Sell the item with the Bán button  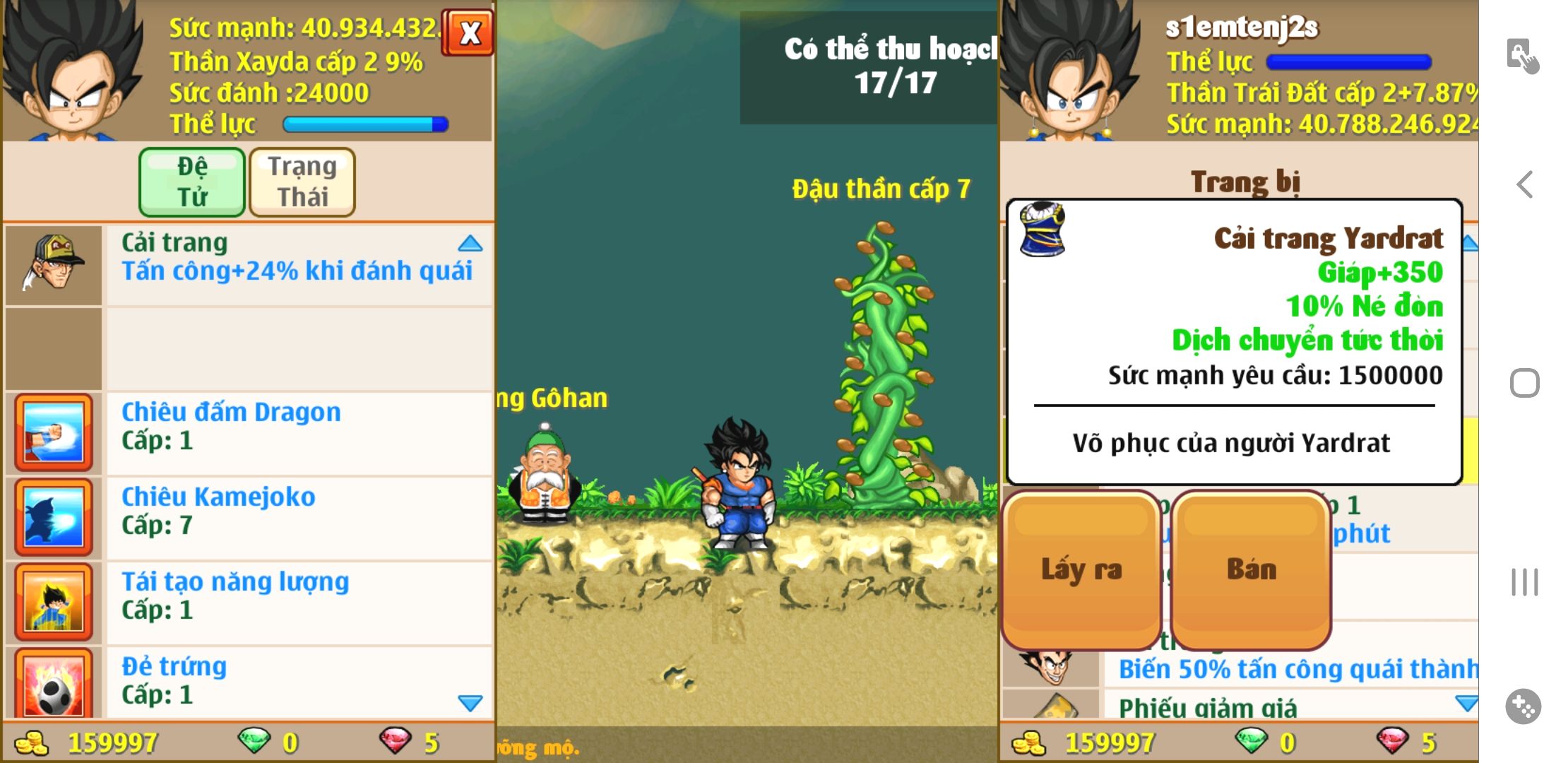[1251, 569]
